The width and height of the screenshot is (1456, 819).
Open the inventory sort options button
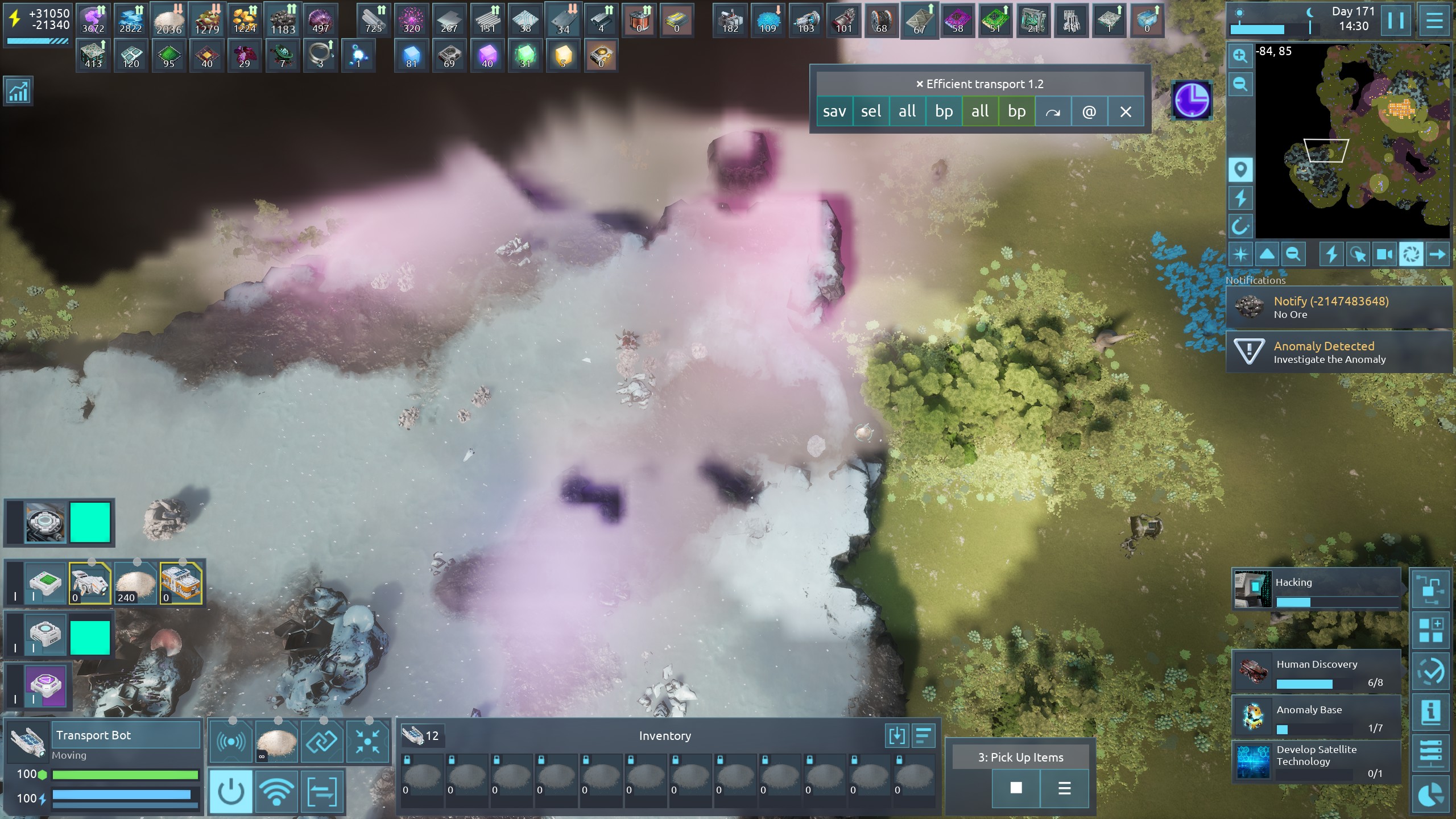(923, 736)
